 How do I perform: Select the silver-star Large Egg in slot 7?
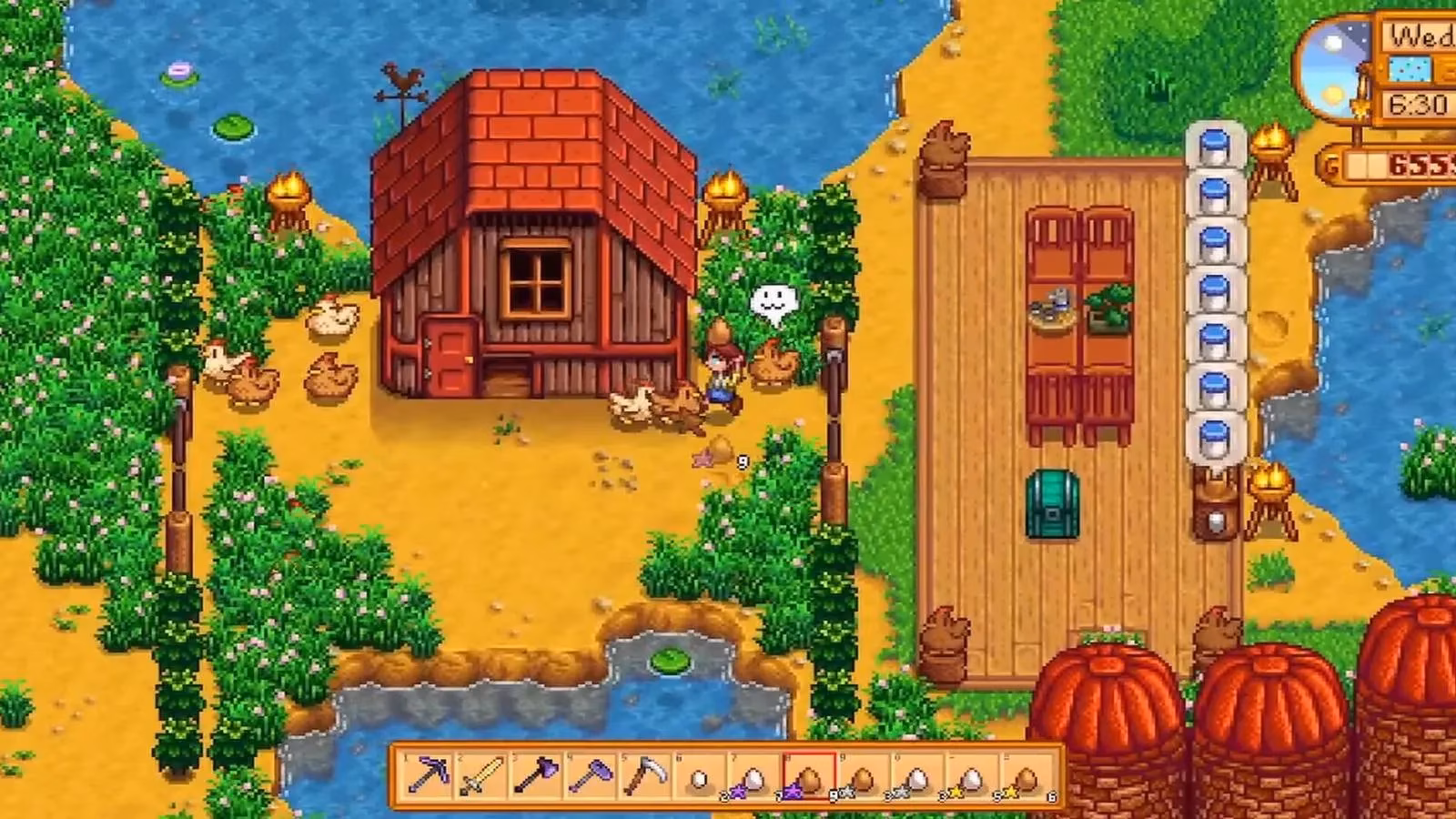click(x=753, y=773)
